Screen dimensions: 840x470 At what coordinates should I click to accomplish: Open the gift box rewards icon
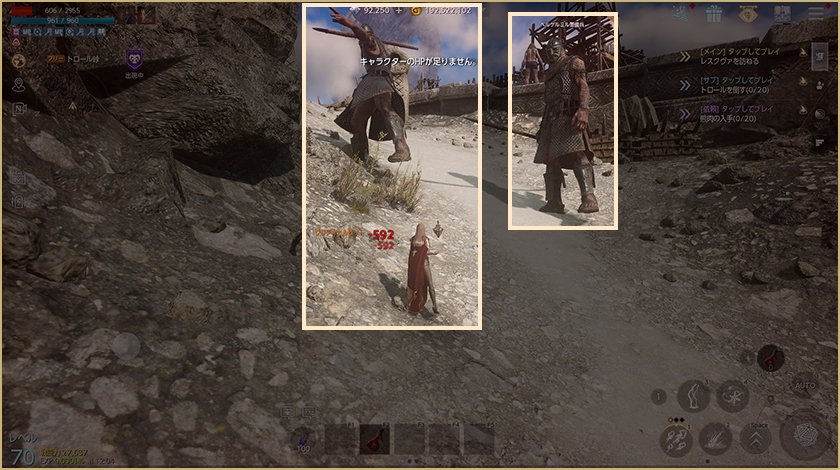[x=713, y=14]
